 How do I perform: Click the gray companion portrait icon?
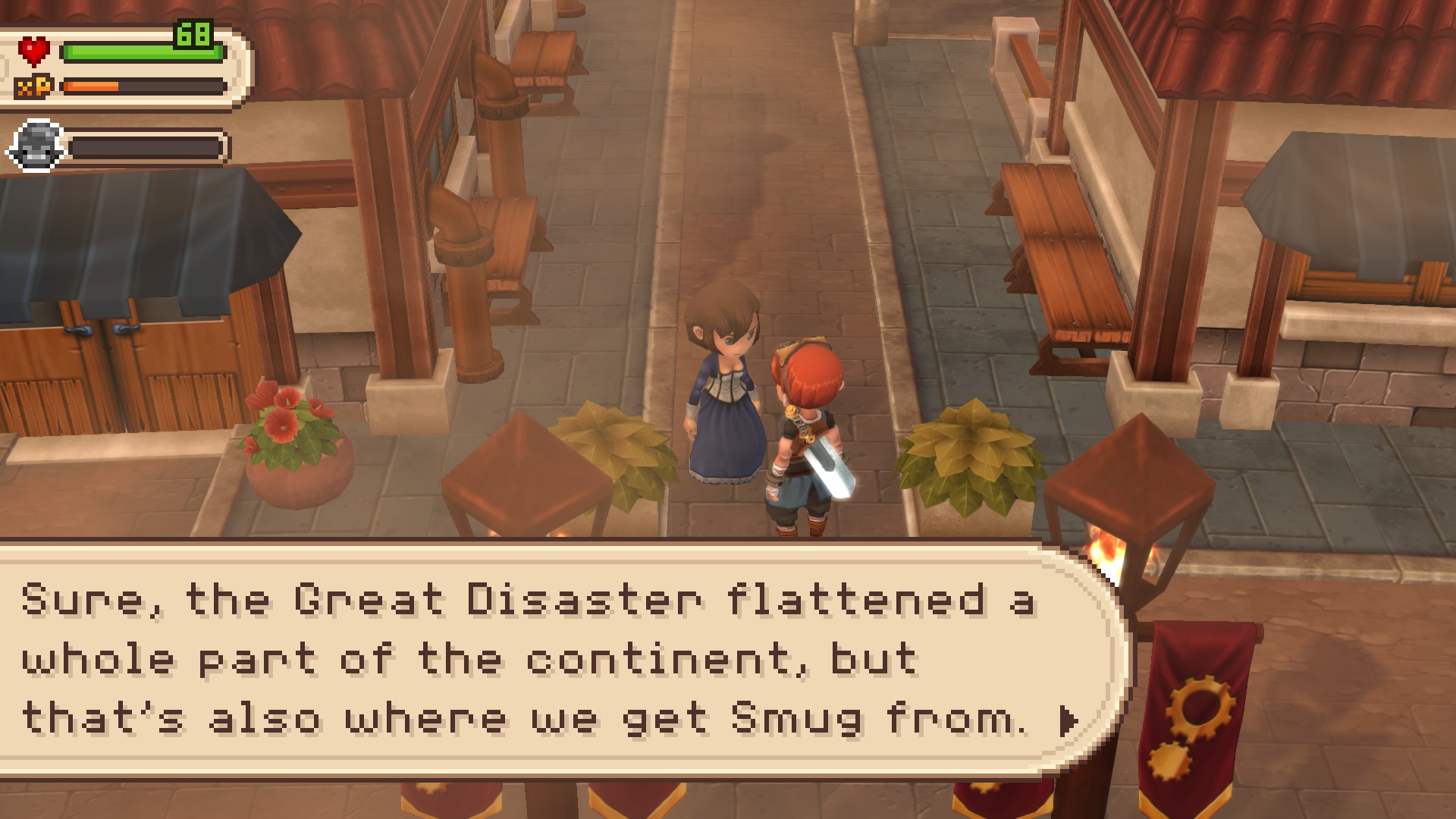click(x=36, y=146)
